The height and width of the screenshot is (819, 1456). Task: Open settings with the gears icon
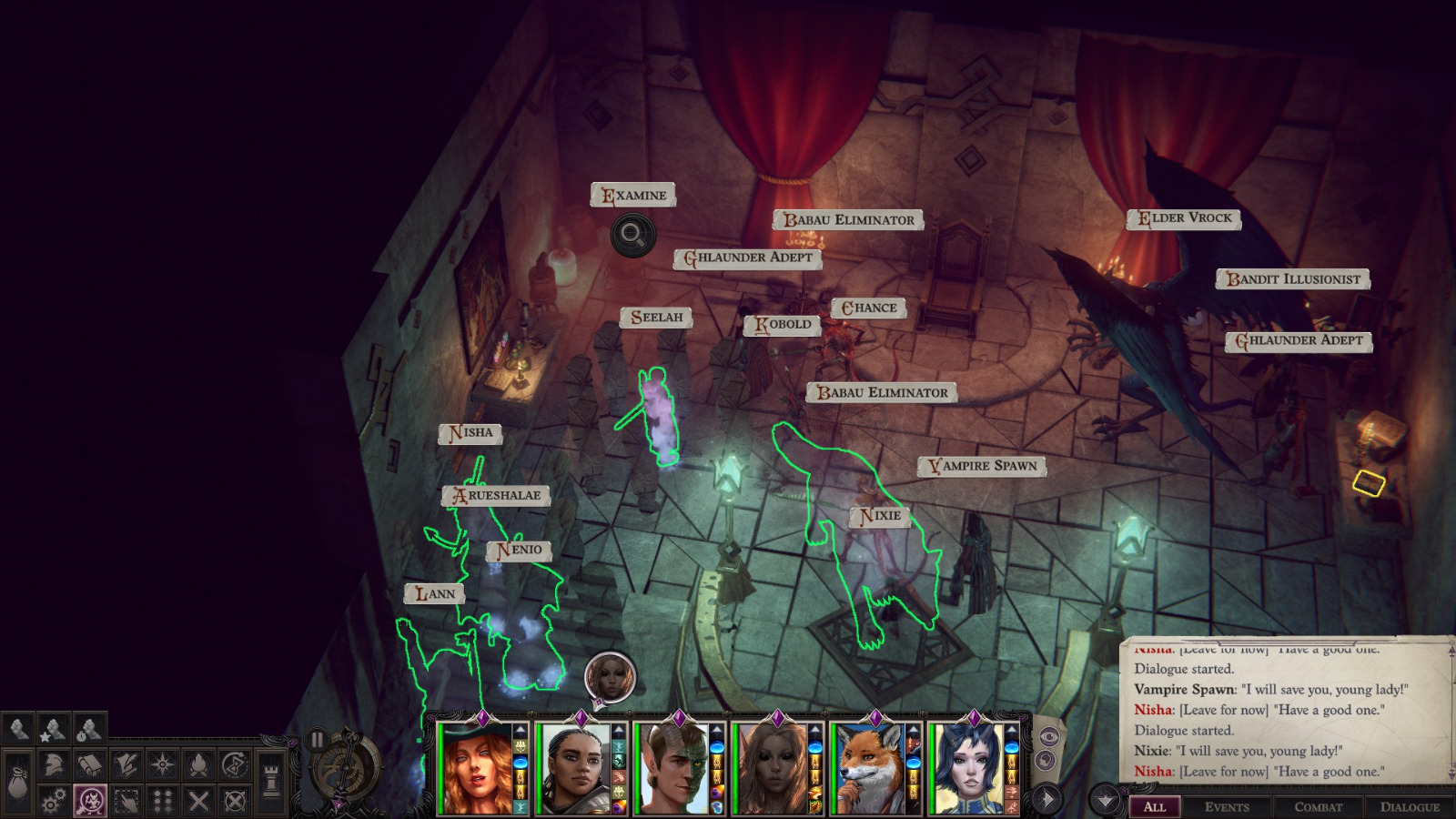click(x=54, y=799)
